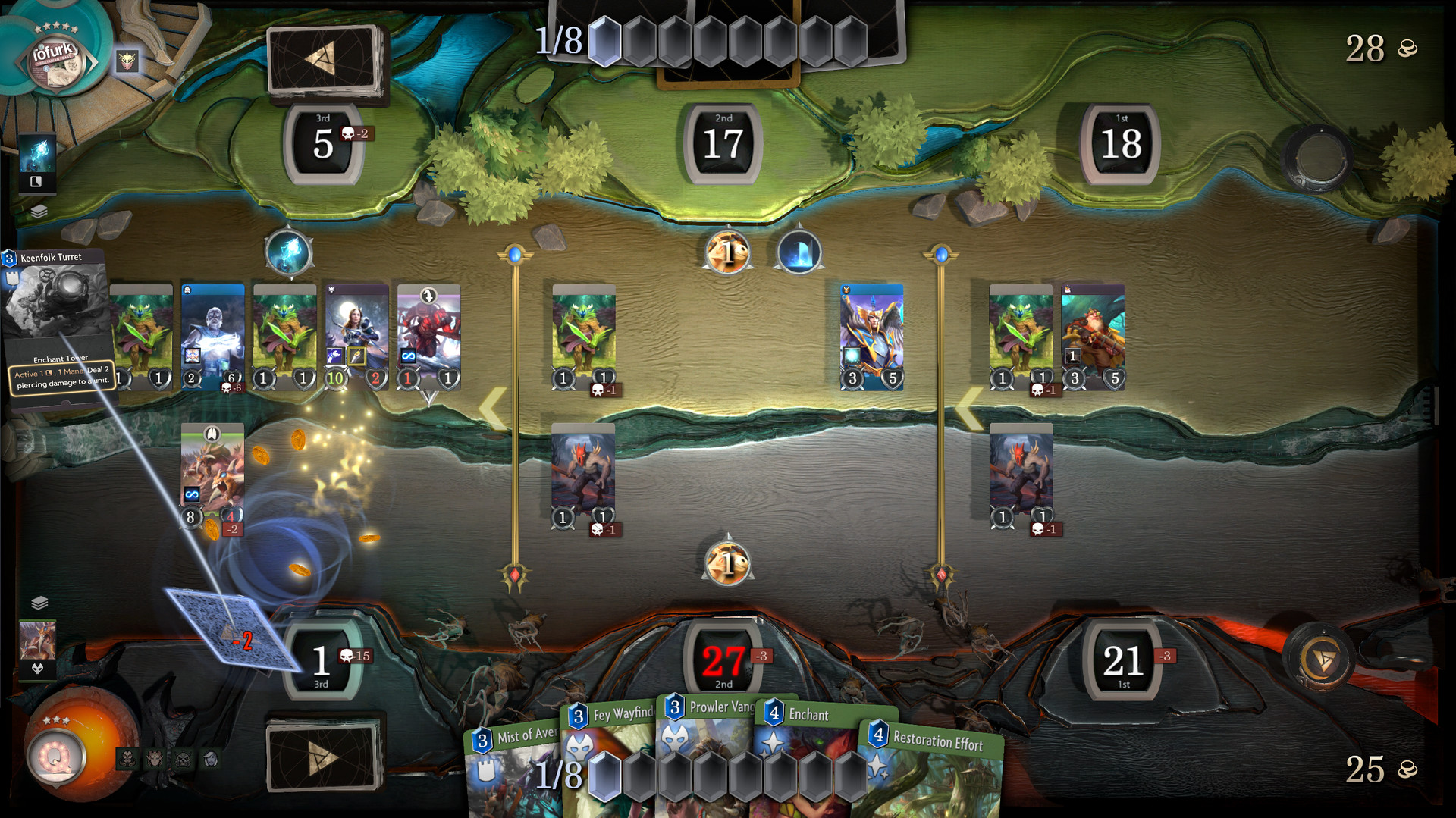The image size is (1456, 818).
Task: Click the card stack icon below opponent's item
Action: click(39, 212)
